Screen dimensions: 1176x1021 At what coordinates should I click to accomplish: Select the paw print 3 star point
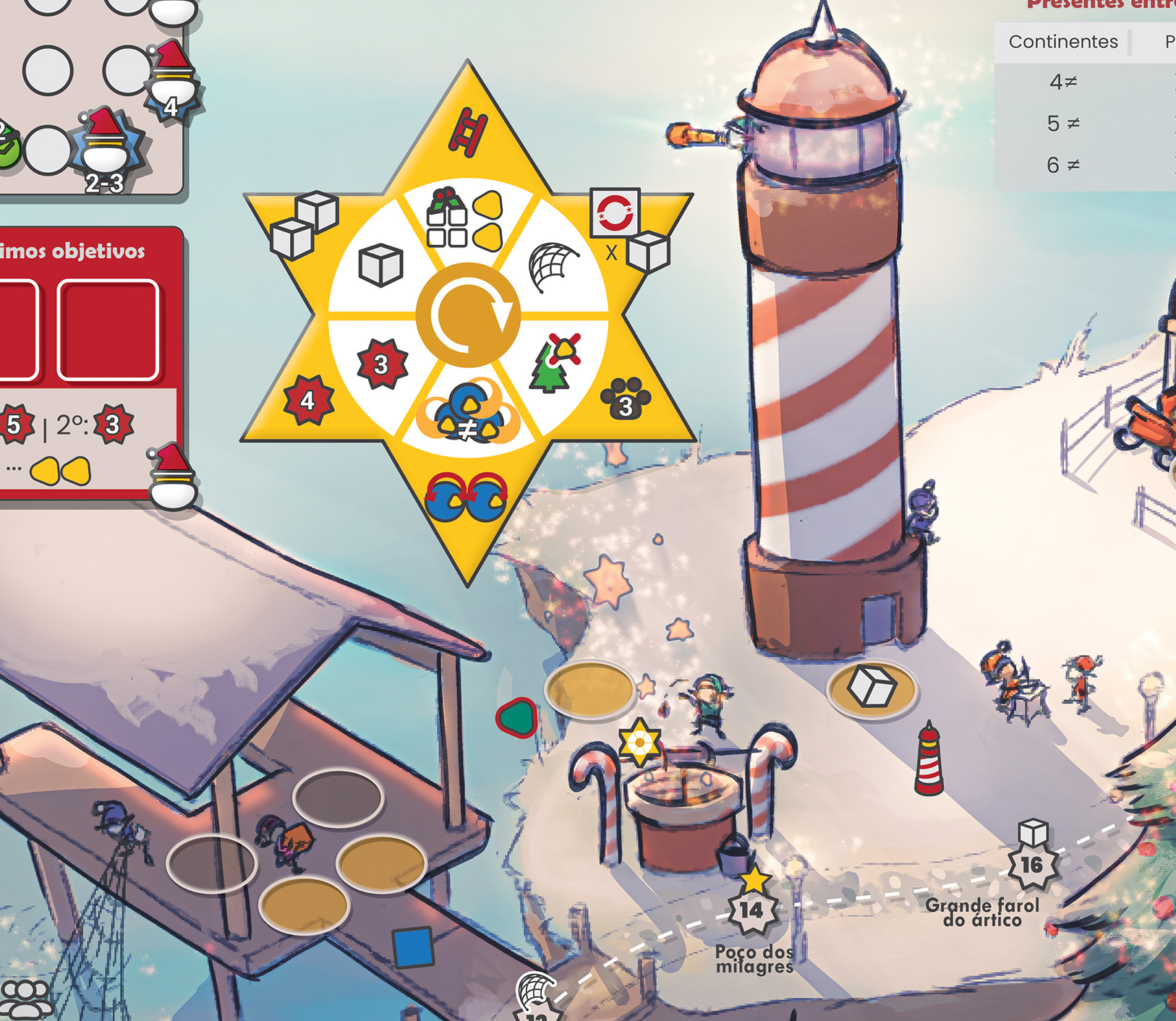tap(626, 398)
